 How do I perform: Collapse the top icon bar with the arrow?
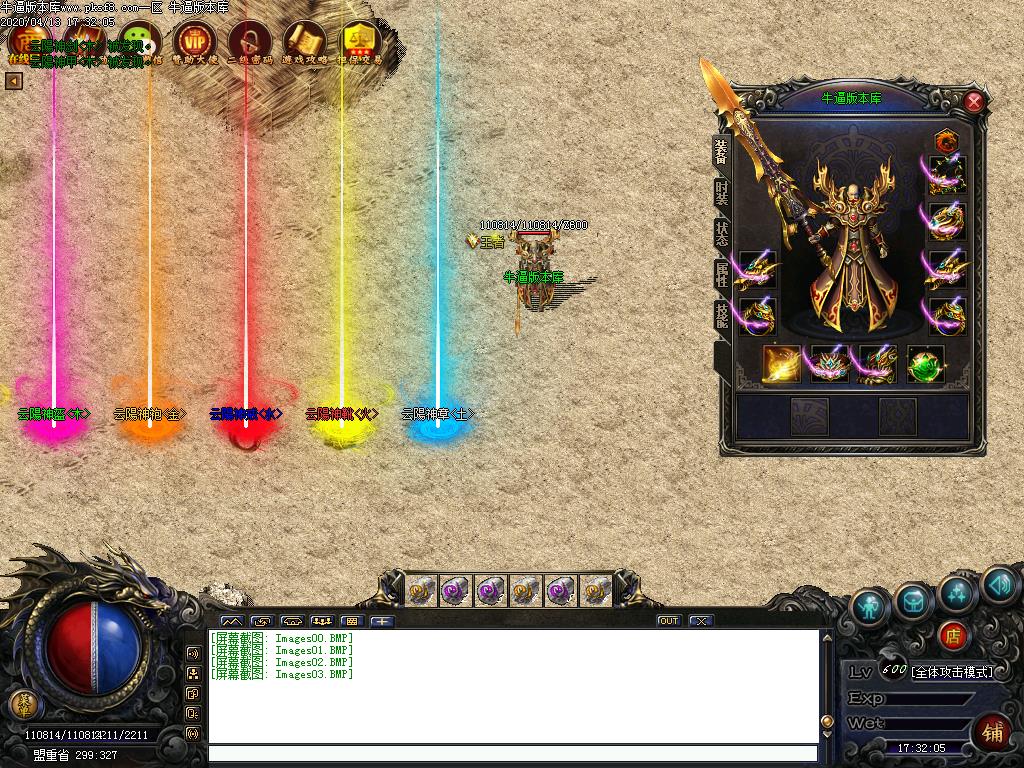[x=14, y=81]
